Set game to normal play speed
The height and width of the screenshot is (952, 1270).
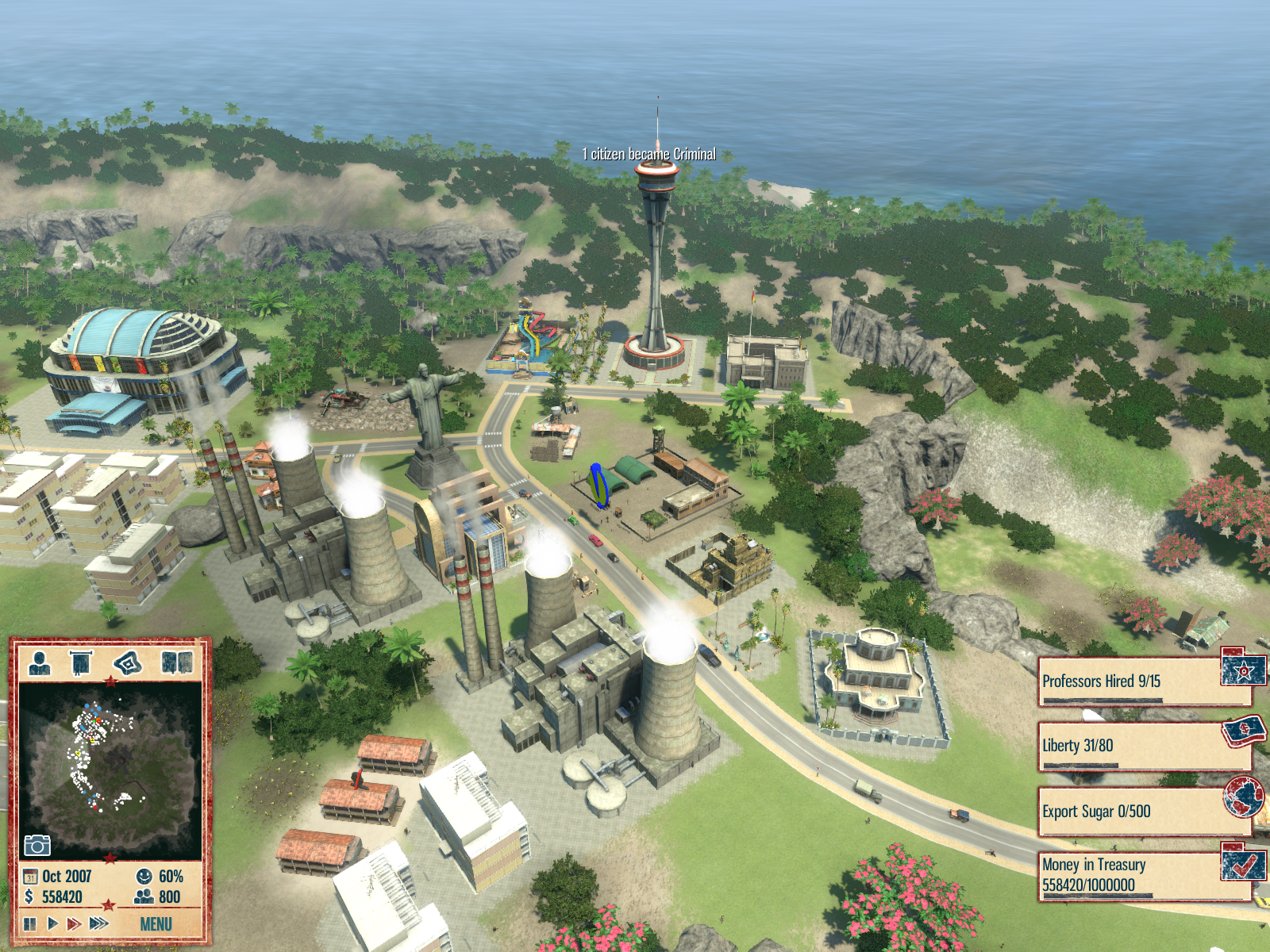(52, 923)
